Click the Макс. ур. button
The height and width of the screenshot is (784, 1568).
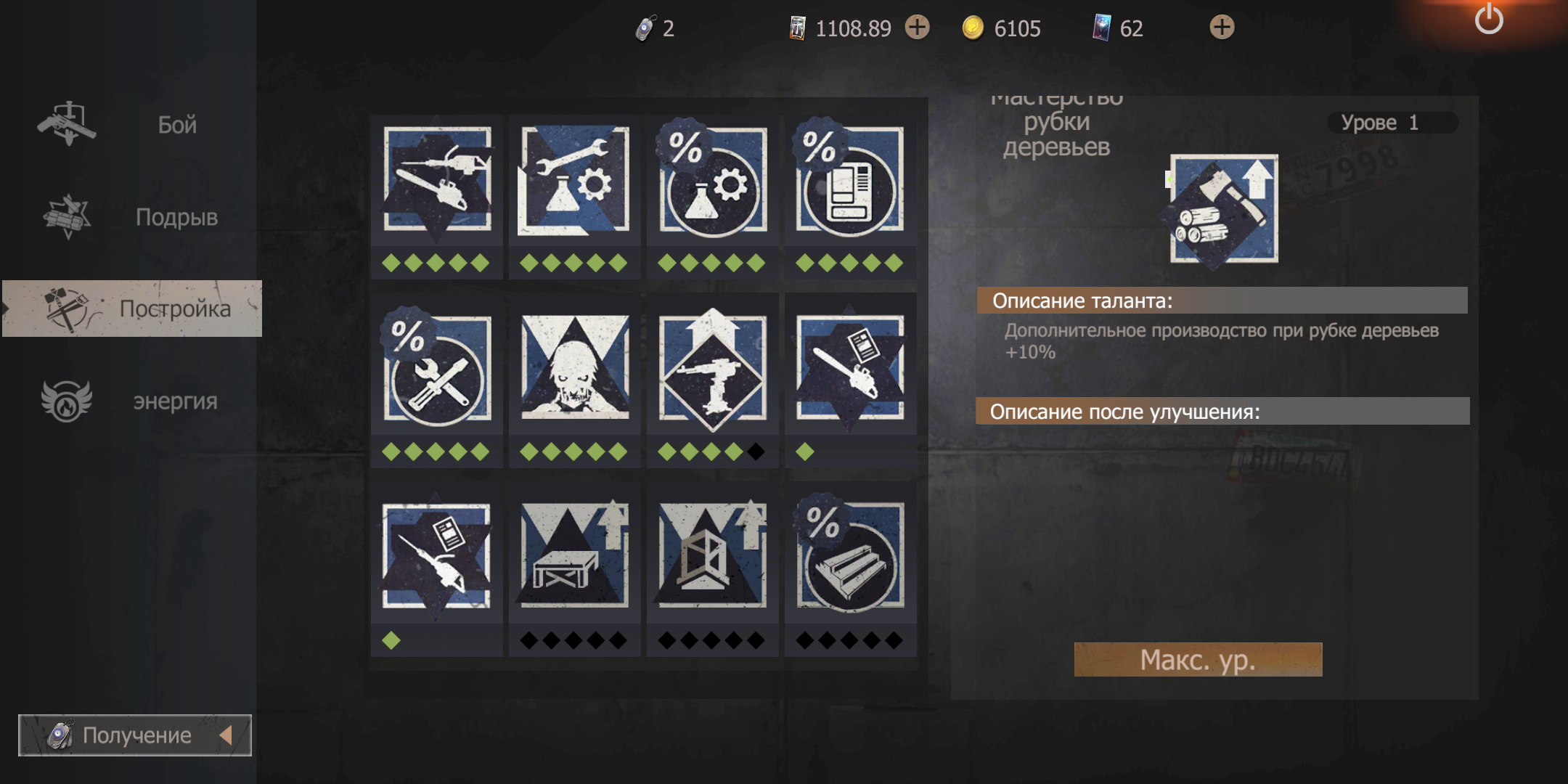click(x=1198, y=660)
